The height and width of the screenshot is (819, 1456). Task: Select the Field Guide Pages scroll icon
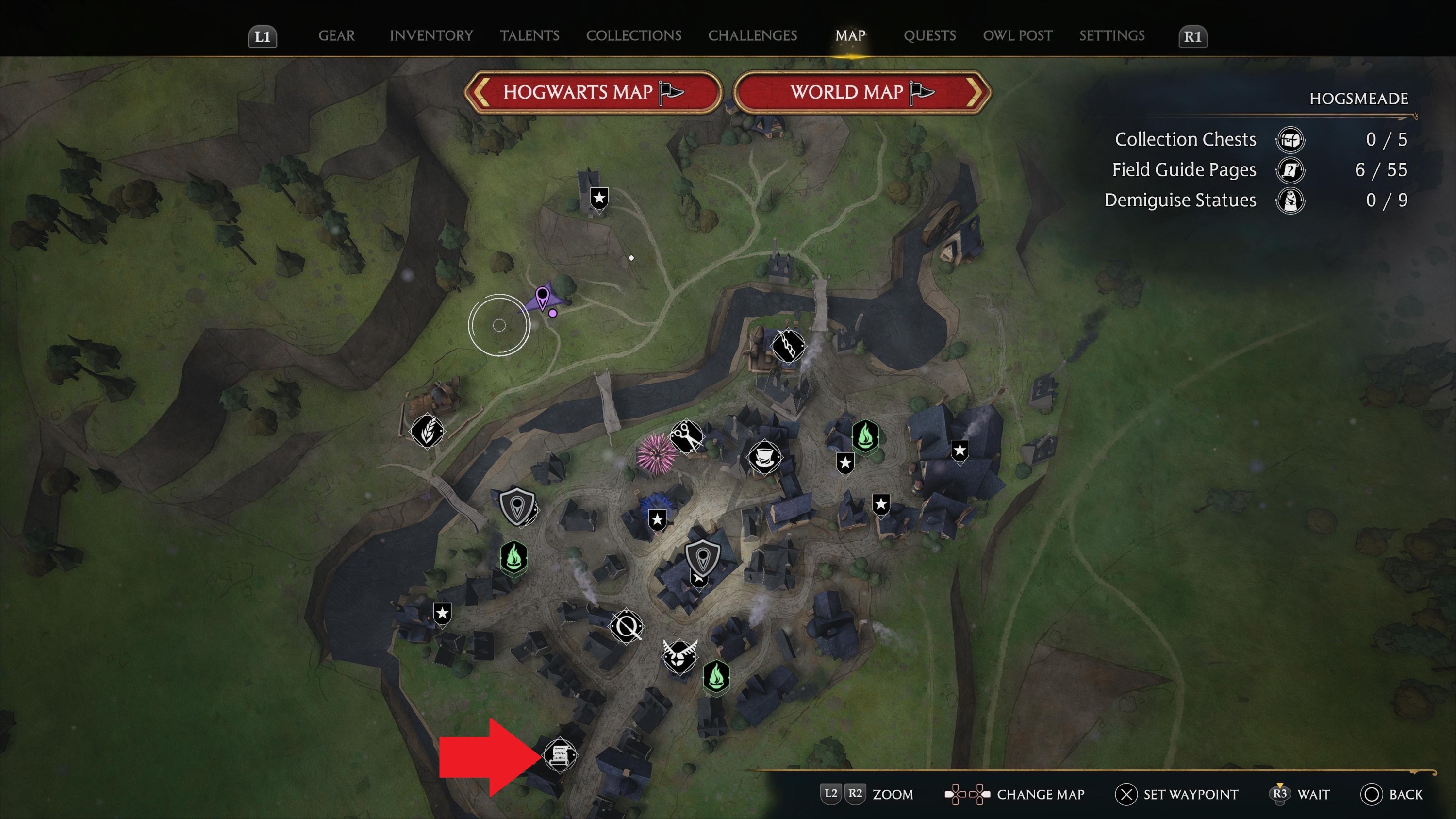(1291, 170)
